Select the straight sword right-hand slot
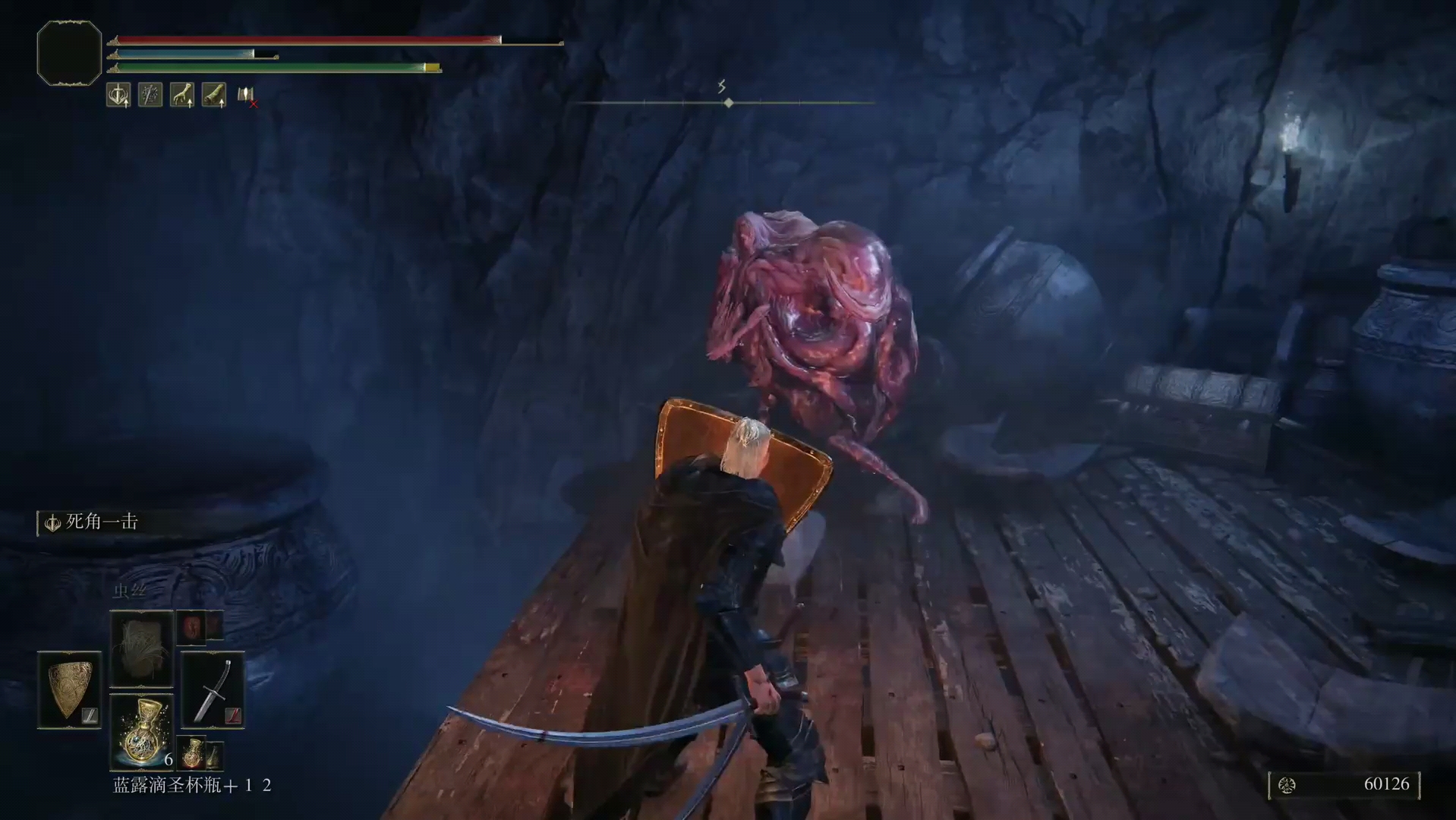Screen dimensions: 1456x820 213,689
